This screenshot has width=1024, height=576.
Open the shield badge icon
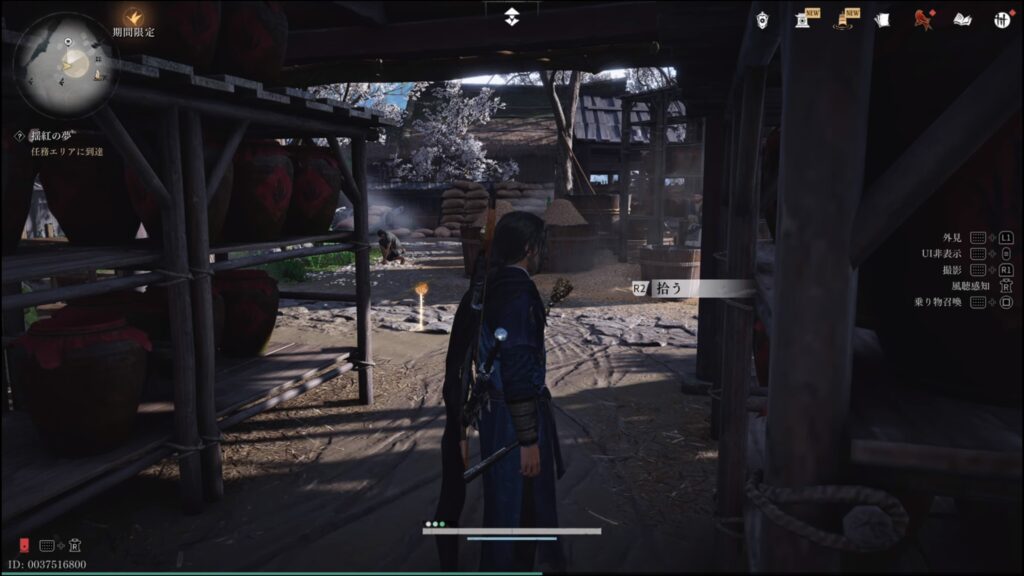click(762, 19)
